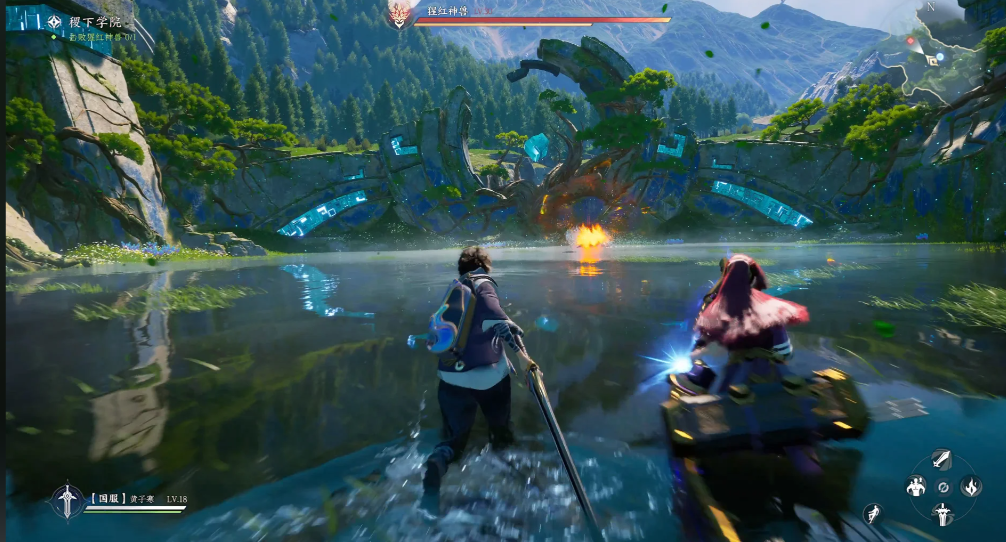Trigger the muscular figure buff skill

[x=915, y=487]
